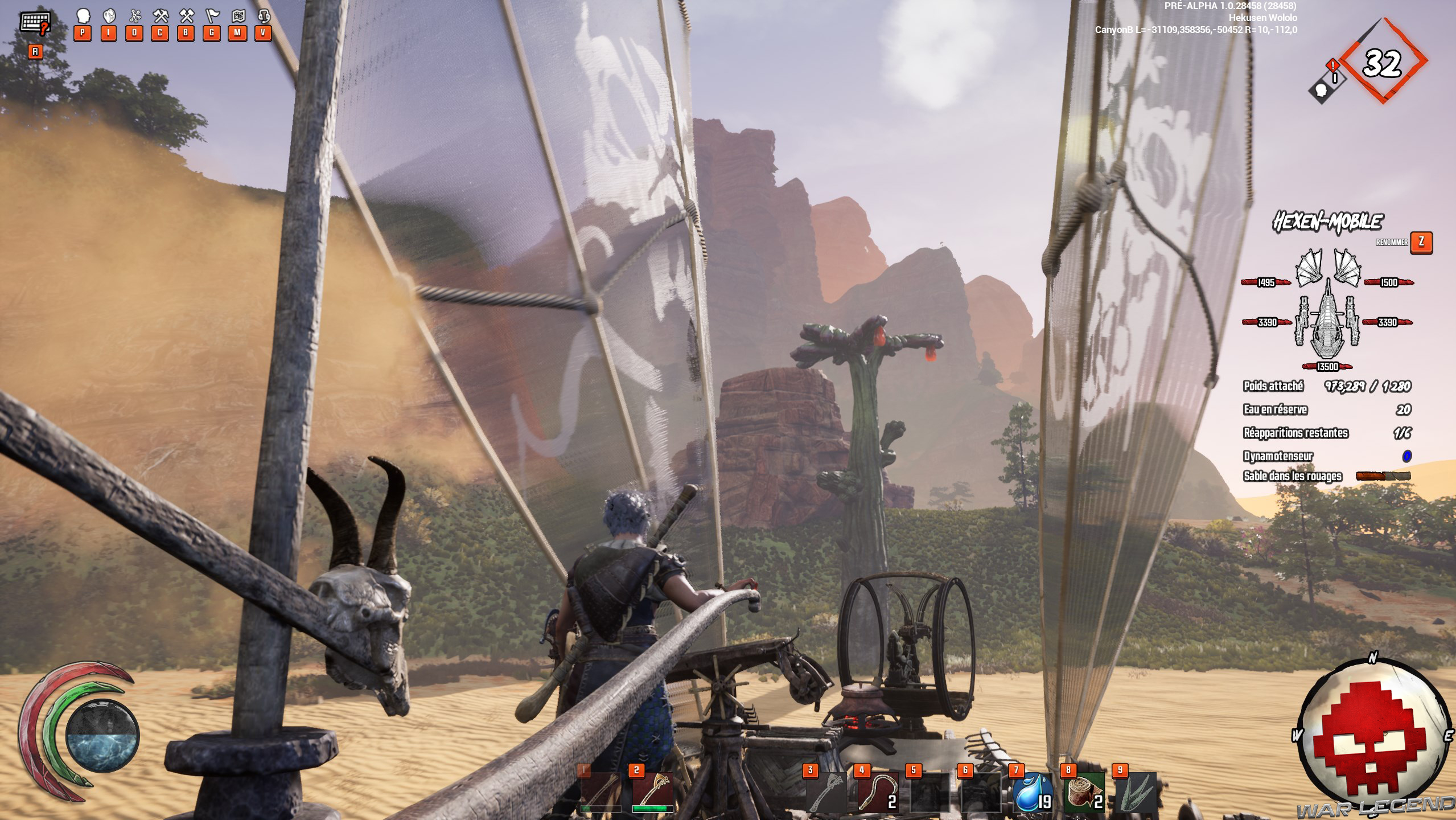Select the plant fiber item in slot 9
The height and width of the screenshot is (820, 1456).
1136,792
